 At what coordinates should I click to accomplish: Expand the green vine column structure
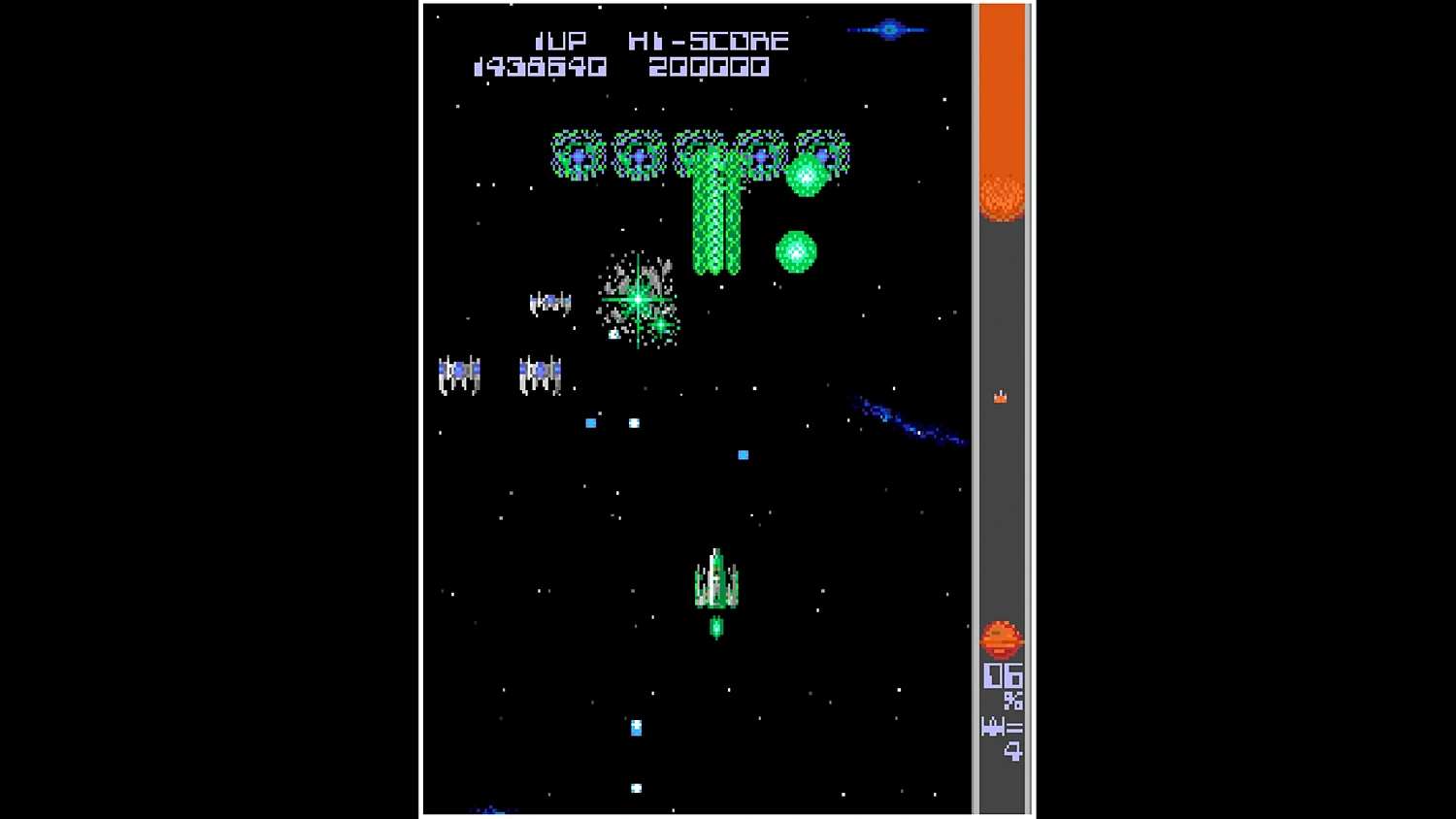pyautogui.click(x=718, y=223)
